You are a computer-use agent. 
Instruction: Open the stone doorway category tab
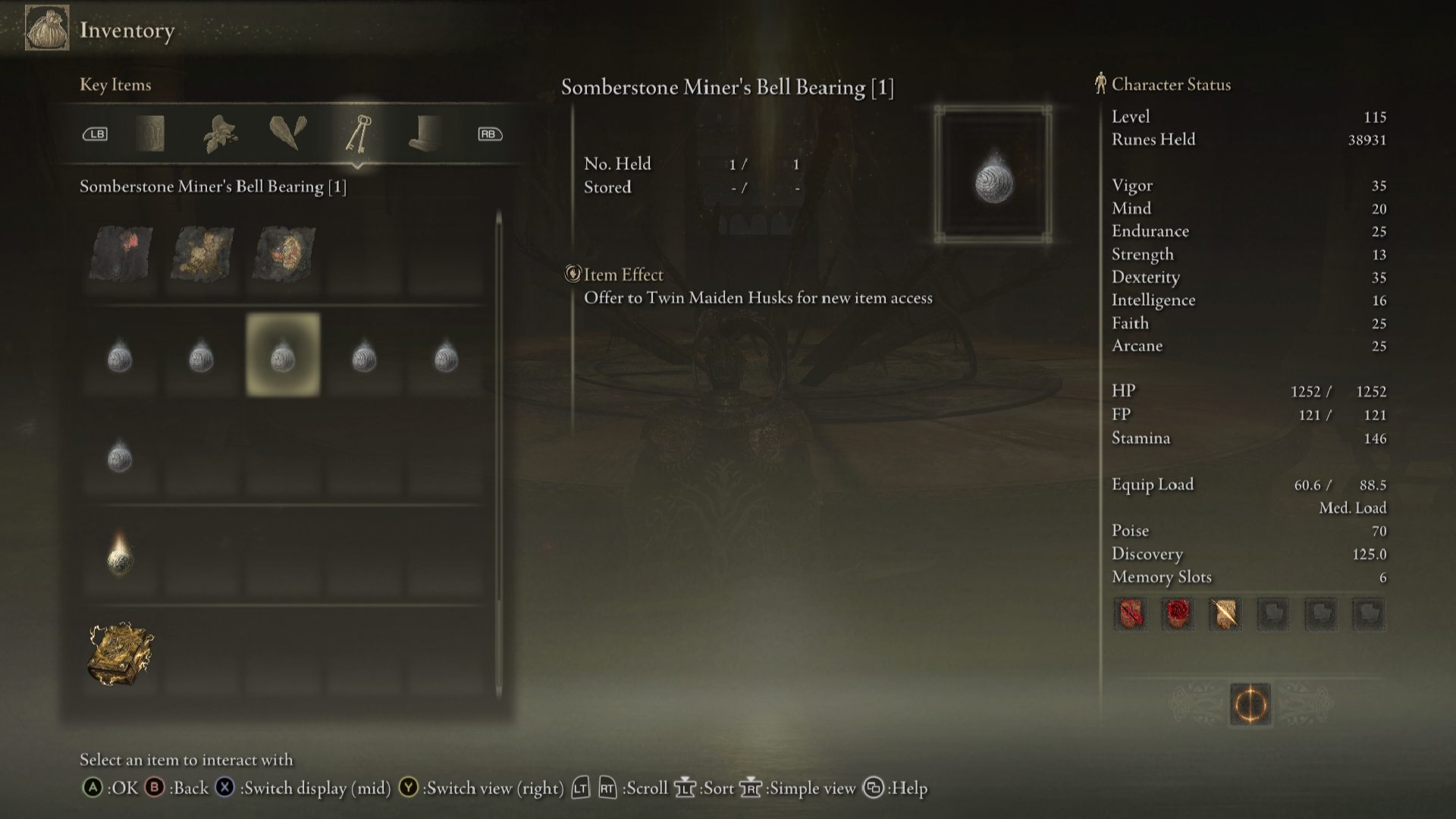150,134
